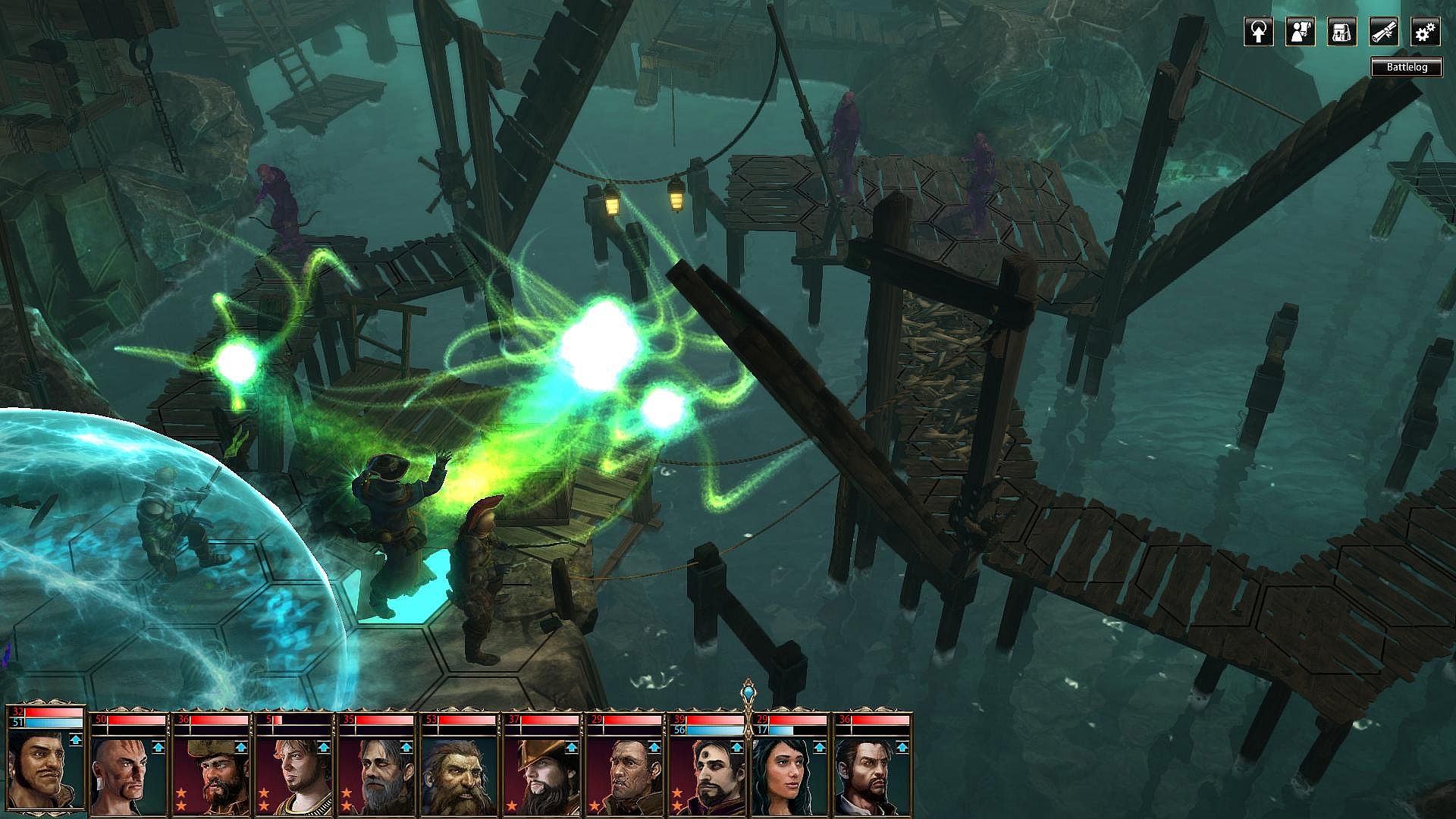Click the blue arrow on the woman's portrait
This screenshot has width=1456, height=819.
818,747
